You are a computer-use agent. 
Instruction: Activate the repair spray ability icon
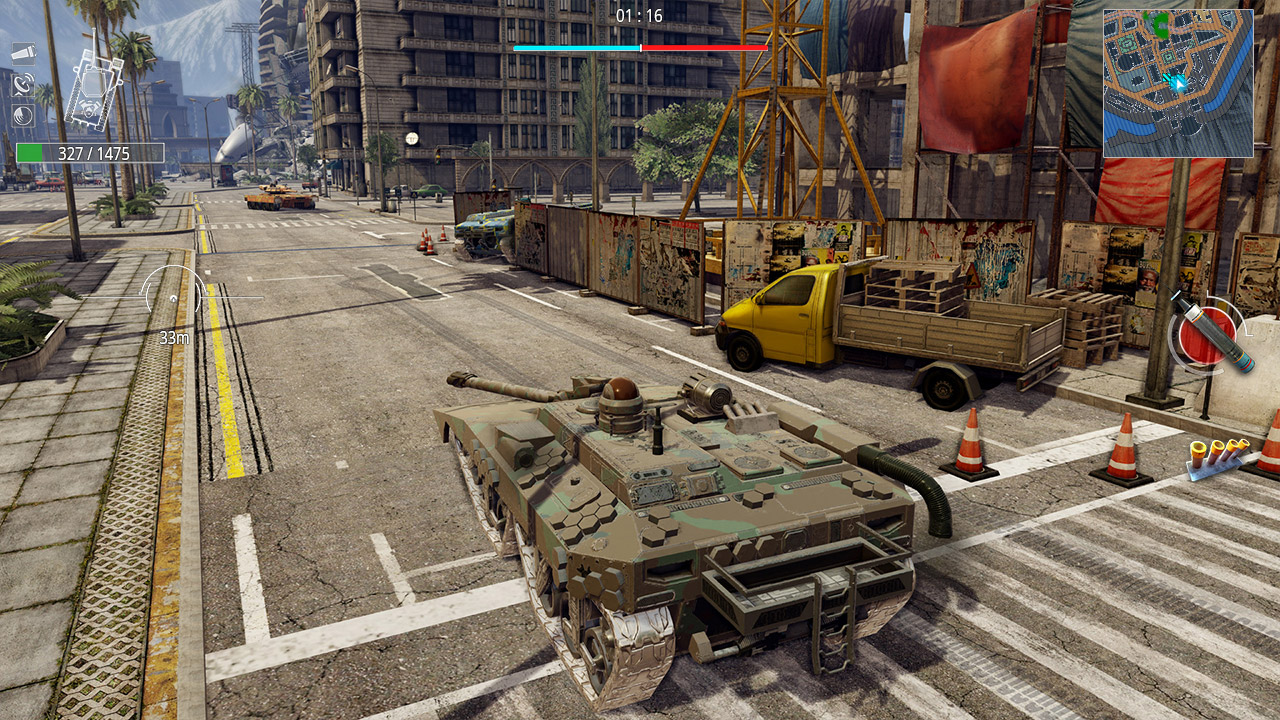point(24,53)
